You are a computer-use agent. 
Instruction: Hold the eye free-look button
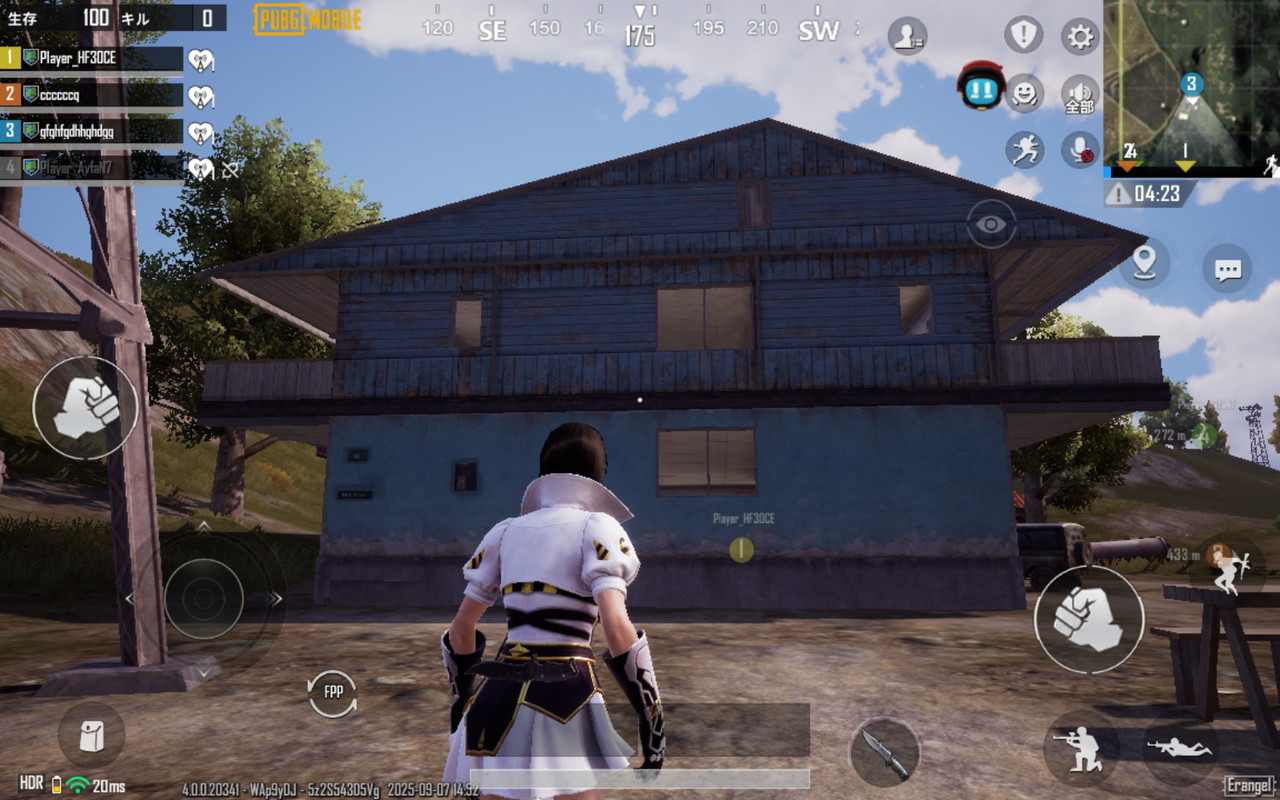[x=991, y=224]
